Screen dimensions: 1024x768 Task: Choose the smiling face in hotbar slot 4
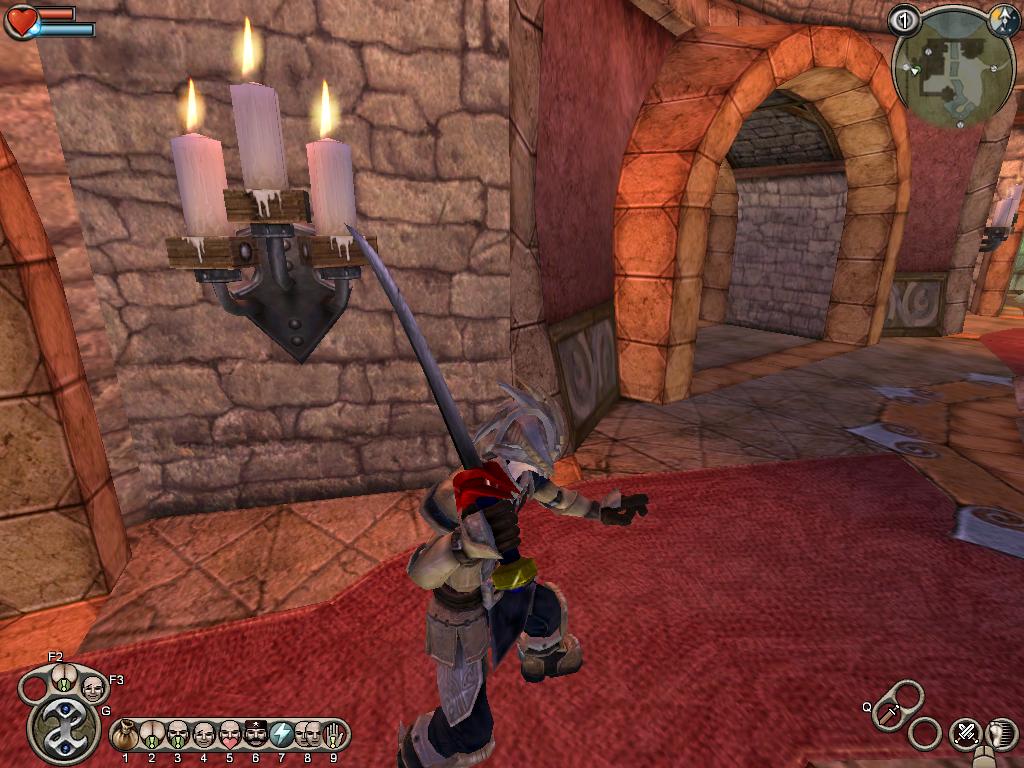tap(204, 735)
